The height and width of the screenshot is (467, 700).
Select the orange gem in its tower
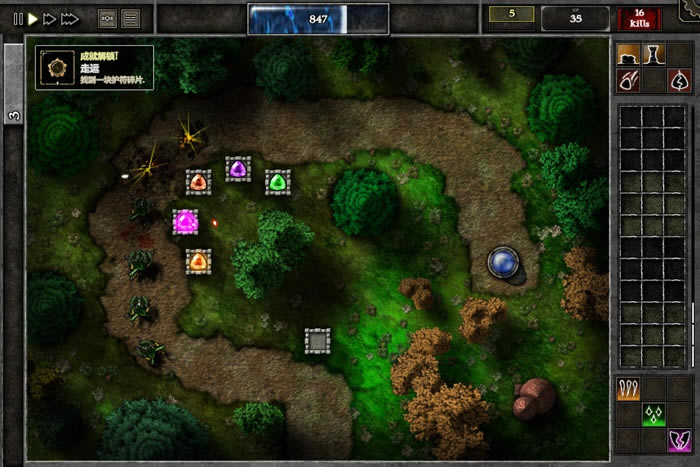[x=198, y=181]
